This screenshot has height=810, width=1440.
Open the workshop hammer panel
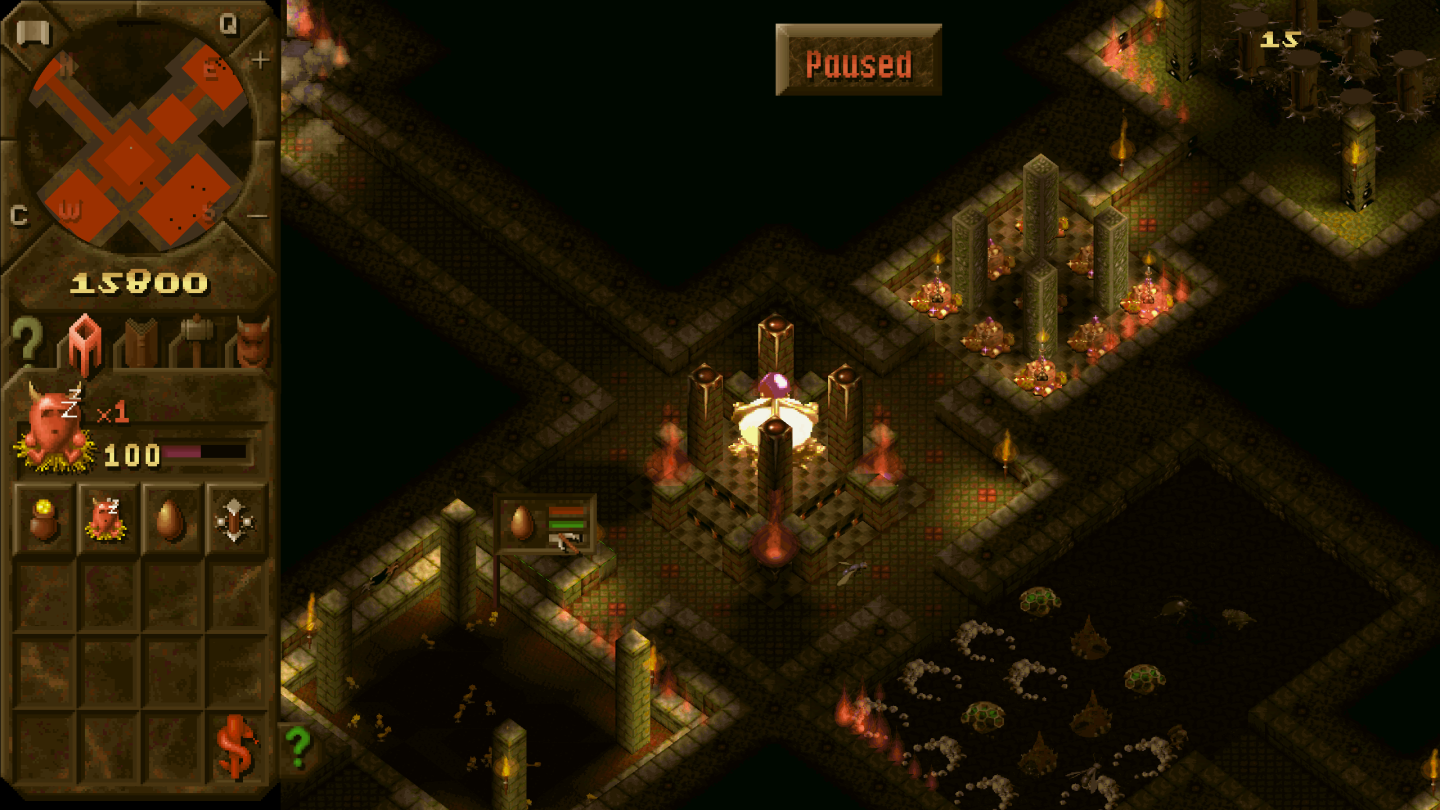point(194,340)
